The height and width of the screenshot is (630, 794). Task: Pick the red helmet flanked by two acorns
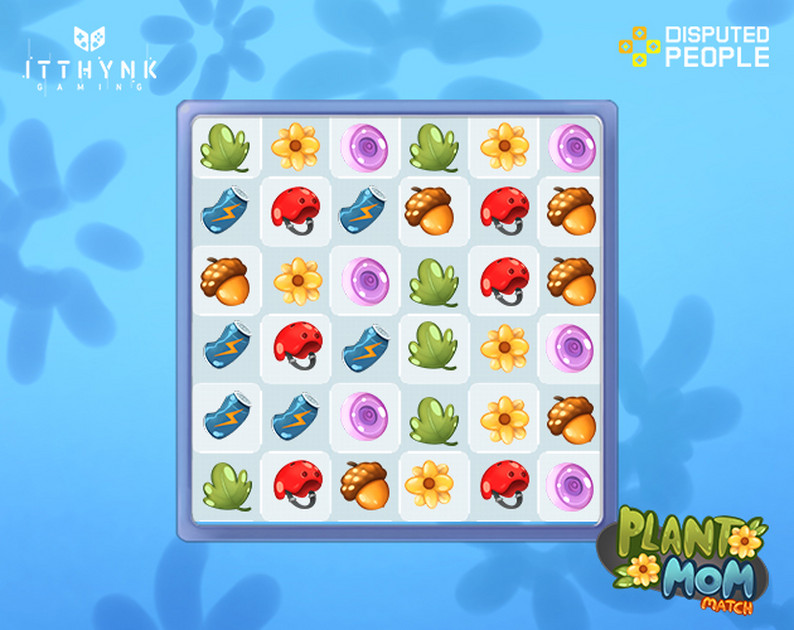504,212
